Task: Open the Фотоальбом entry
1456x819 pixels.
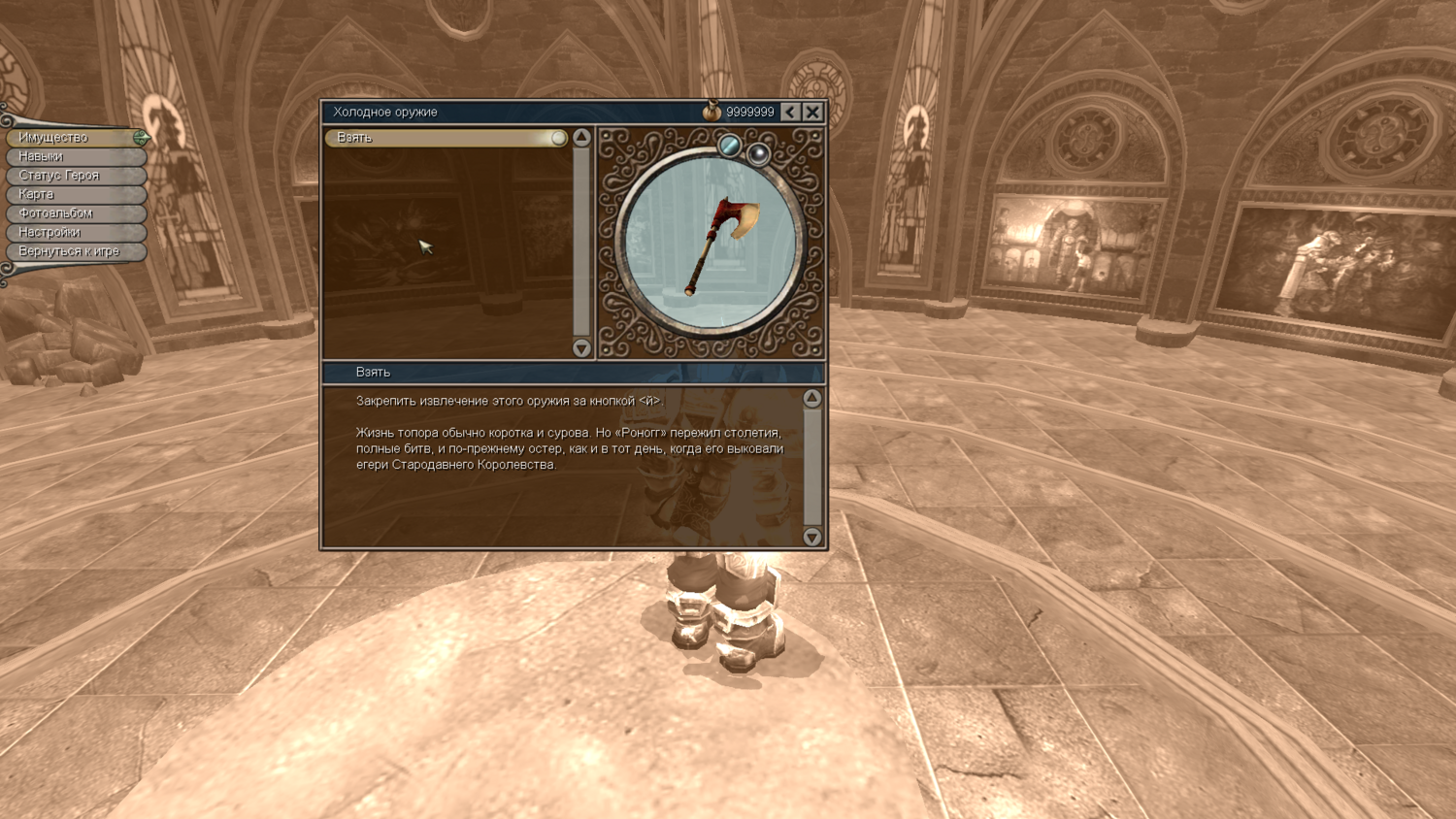Action: 73,213
